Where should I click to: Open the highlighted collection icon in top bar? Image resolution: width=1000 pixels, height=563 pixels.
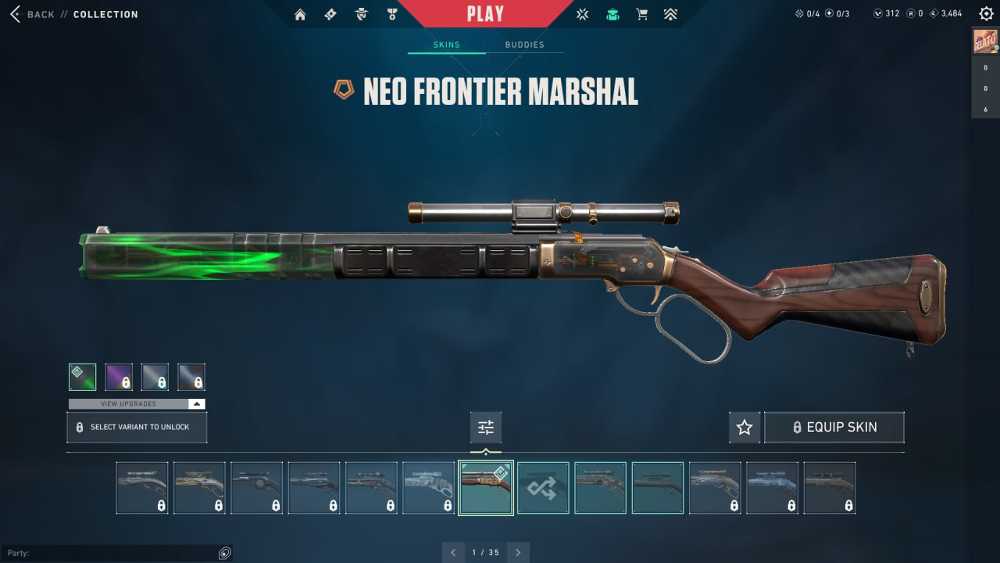tap(612, 14)
